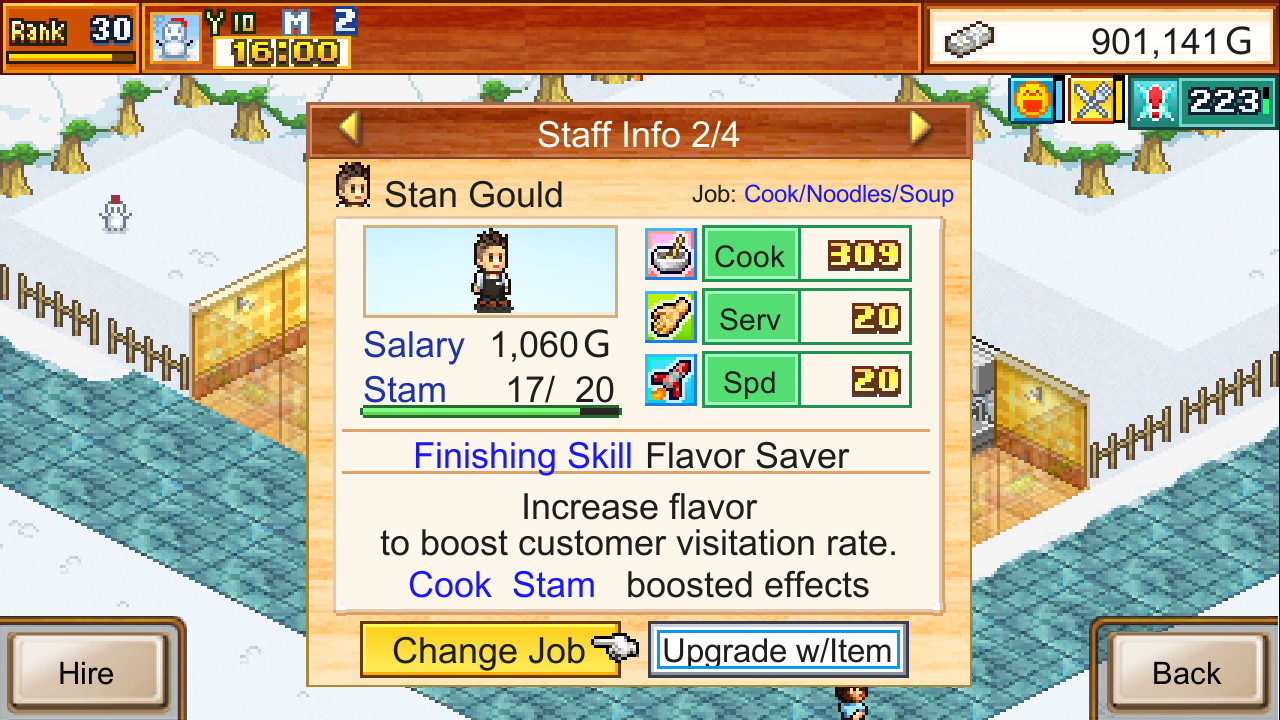Click the Spd rocket icon
The height and width of the screenshot is (720, 1280).
click(x=670, y=380)
